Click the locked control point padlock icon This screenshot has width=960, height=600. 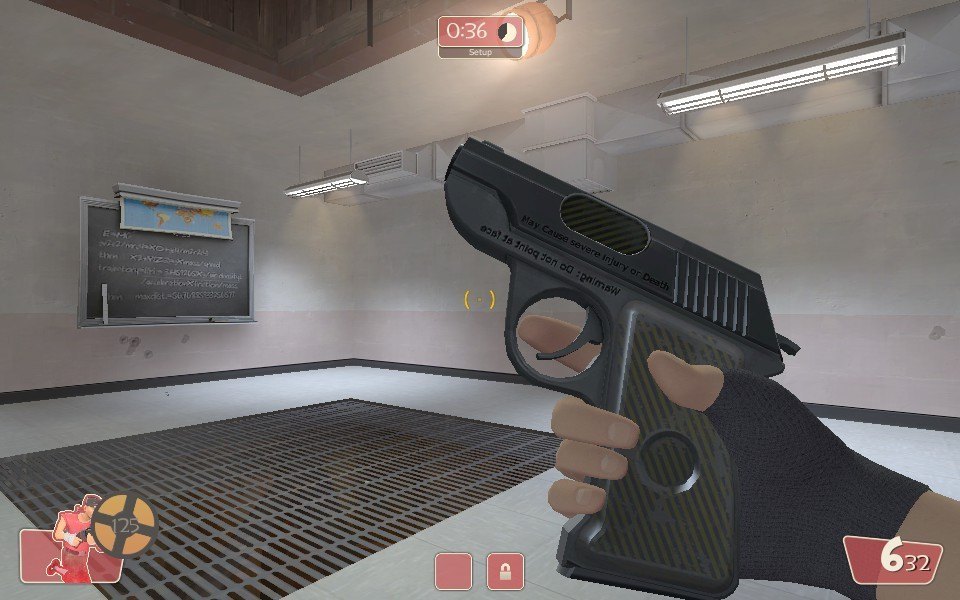pyautogui.click(x=505, y=571)
